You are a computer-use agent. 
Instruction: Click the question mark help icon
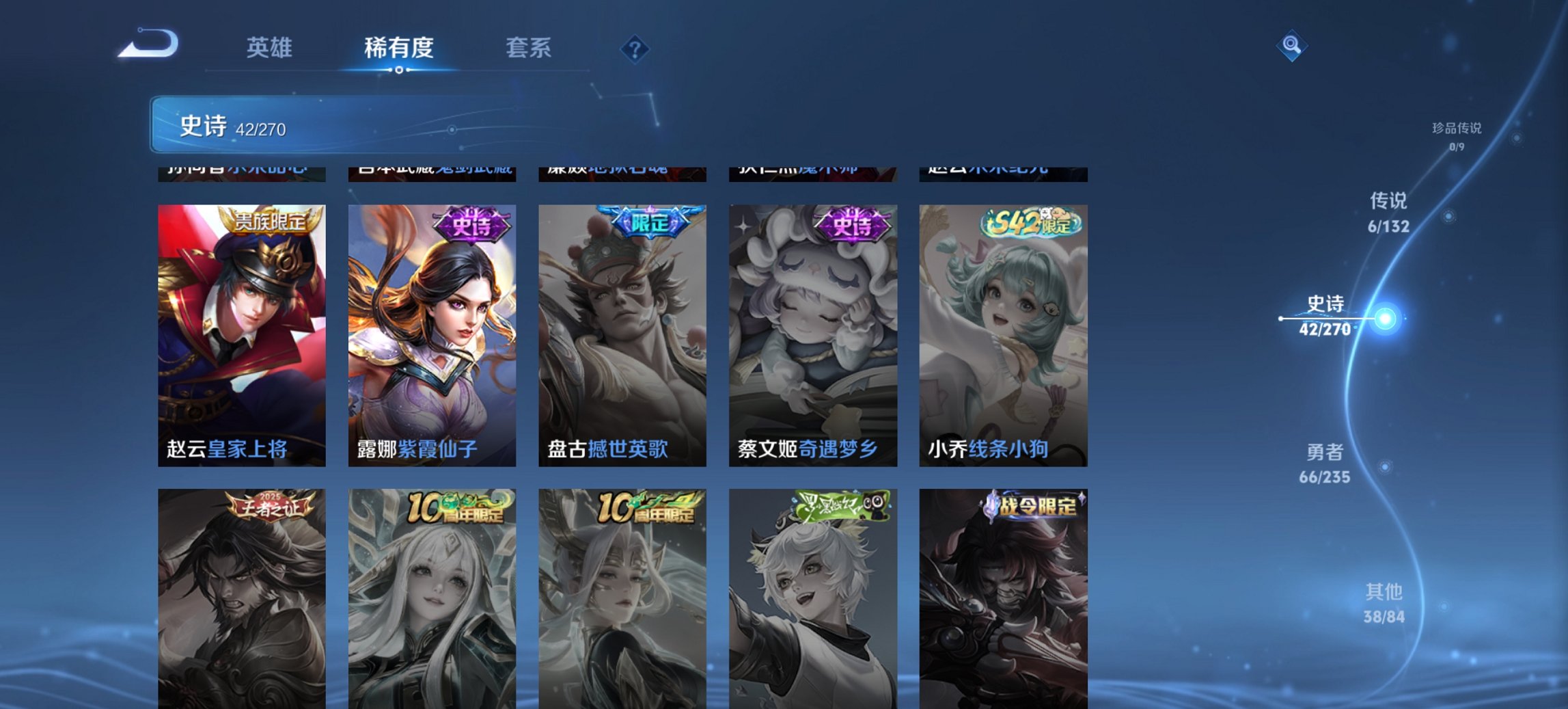pyautogui.click(x=634, y=48)
